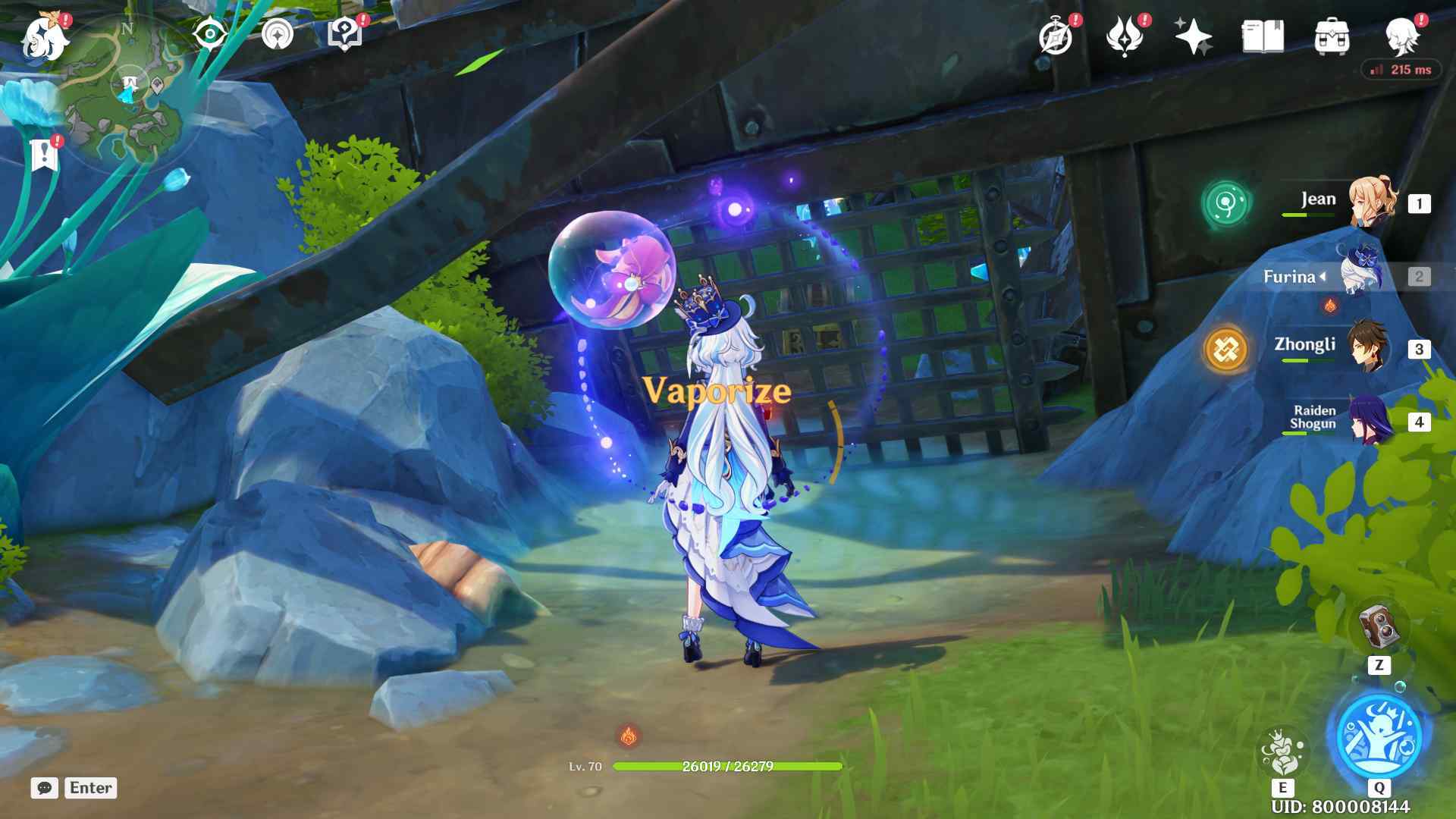This screenshot has width=1456, height=819.
Task: Use Furina's elemental skill icon
Action: pos(1282,751)
